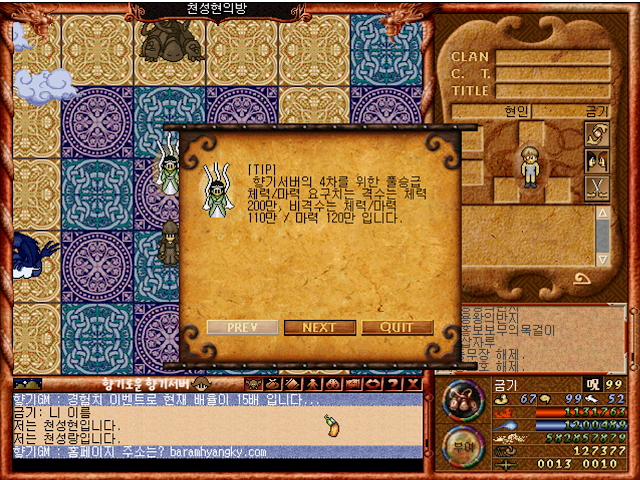Image resolution: width=640 pixels, height=480 pixels.
Task: Click the TITLE field in the character panel
Action: [553, 91]
